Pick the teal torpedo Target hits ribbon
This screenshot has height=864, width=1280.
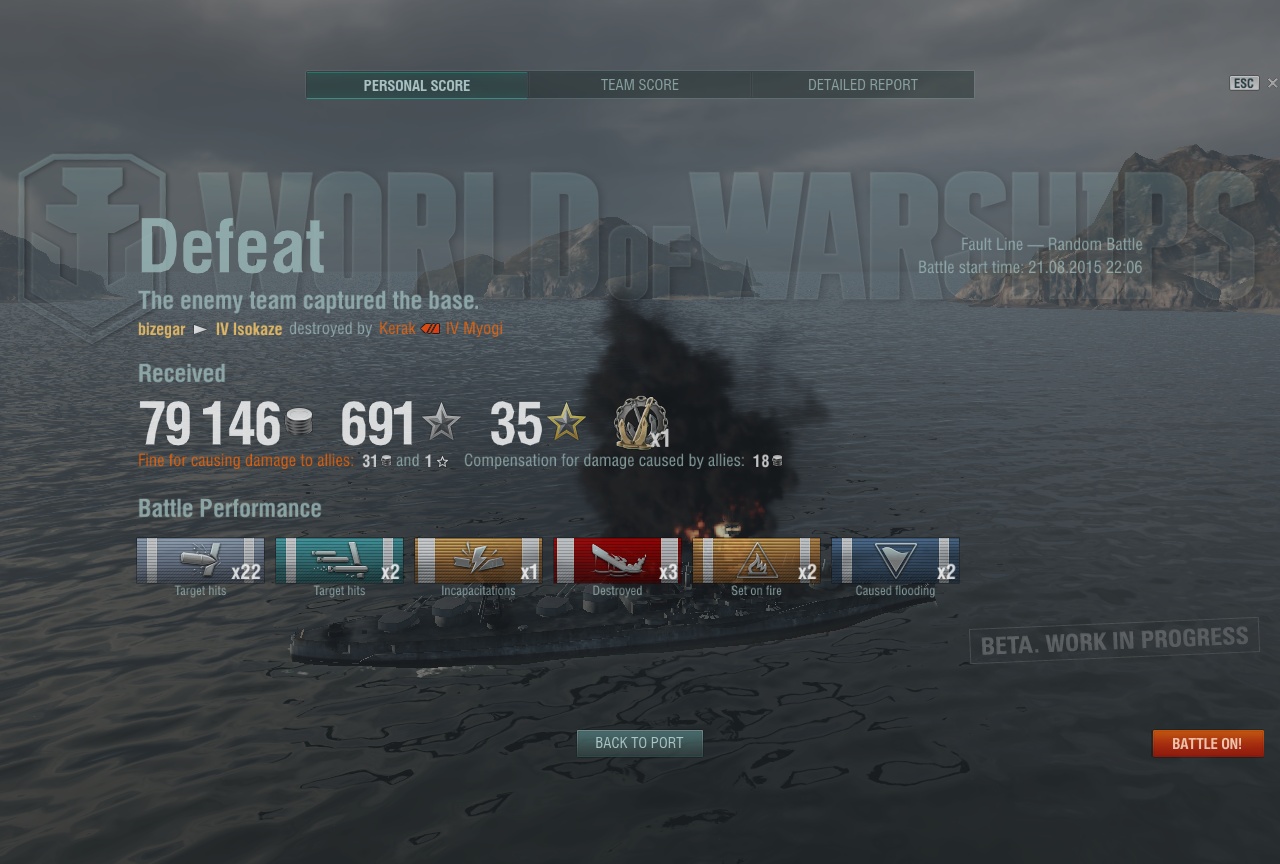339,560
